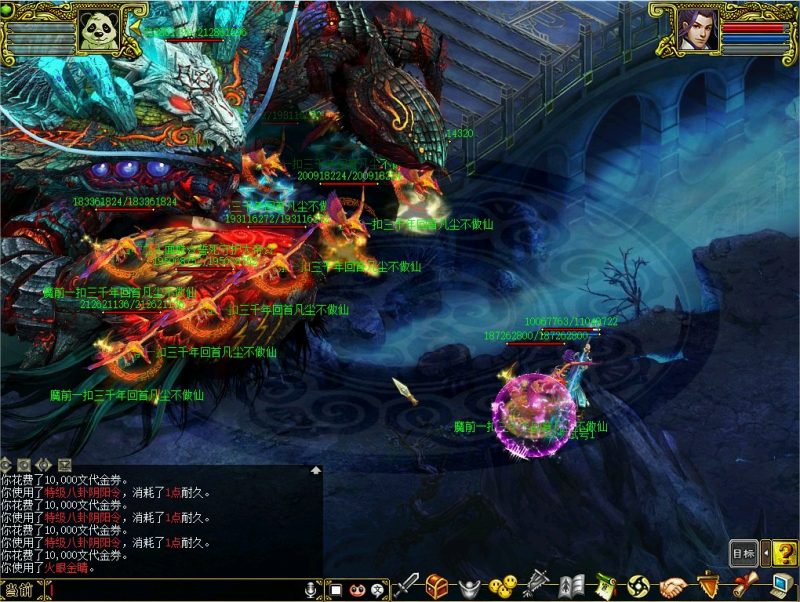Expand chat log with the up arrow
The height and width of the screenshot is (602, 800).
click(316, 470)
